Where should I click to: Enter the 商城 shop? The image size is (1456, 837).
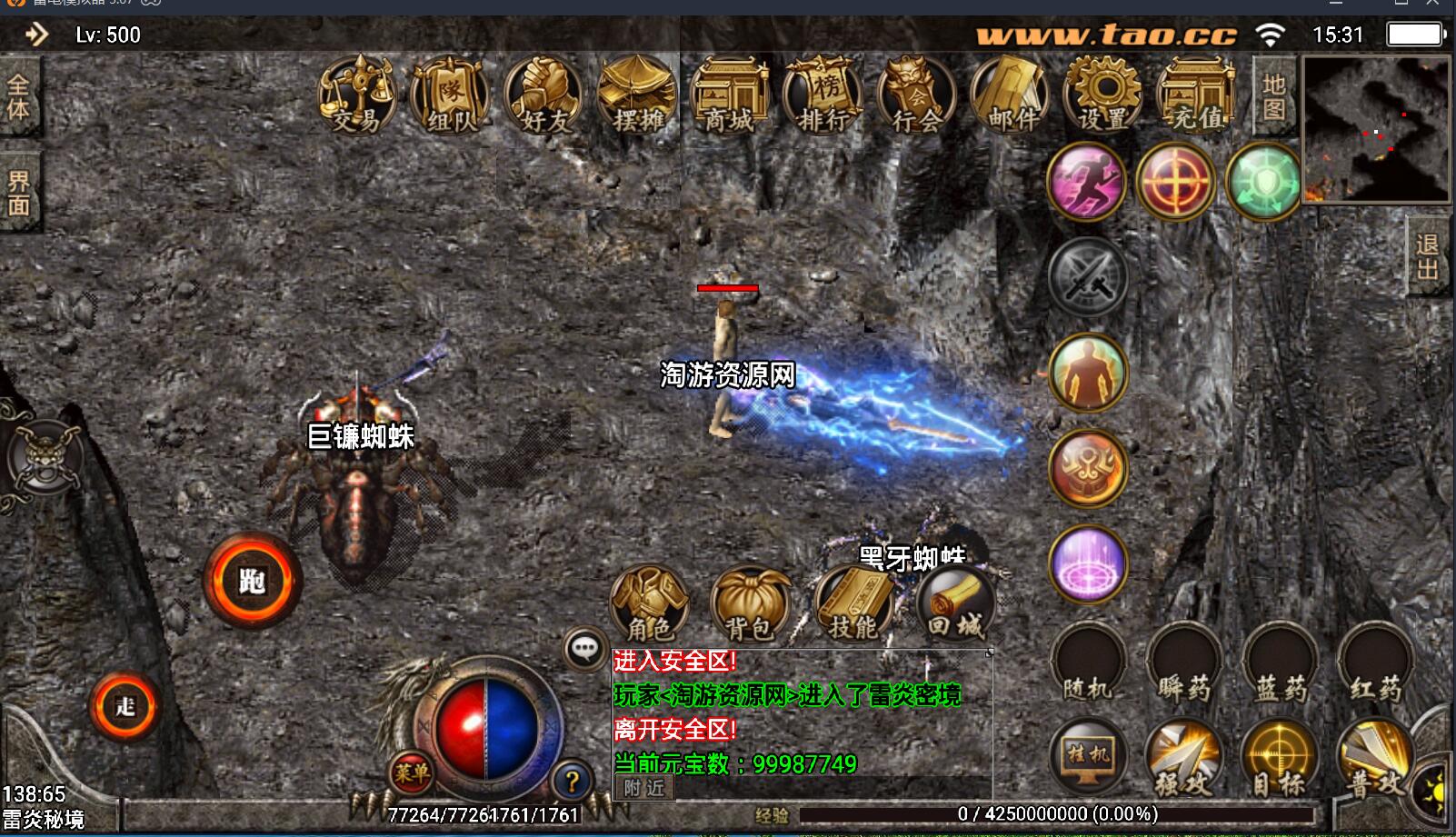pyautogui.click(x=730, y=95)
